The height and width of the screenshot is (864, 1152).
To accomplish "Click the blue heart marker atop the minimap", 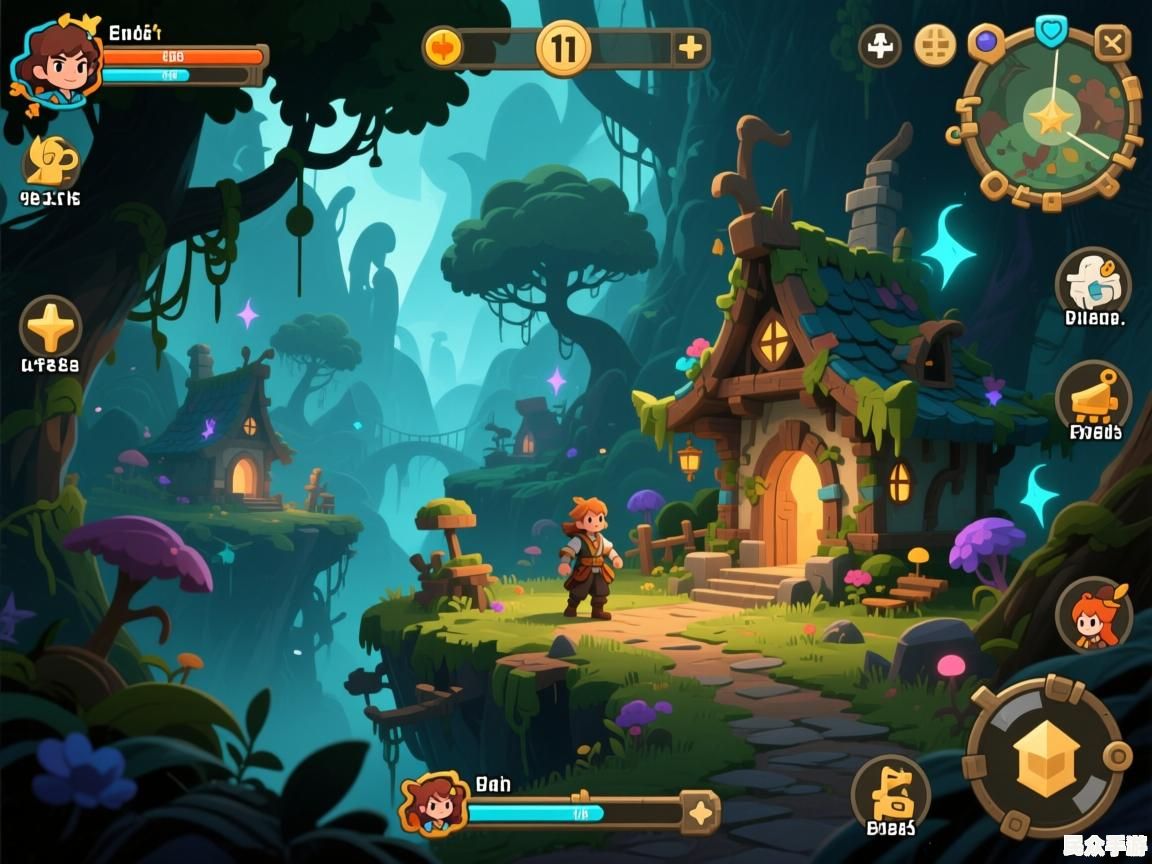I will tap(1050, 30).
